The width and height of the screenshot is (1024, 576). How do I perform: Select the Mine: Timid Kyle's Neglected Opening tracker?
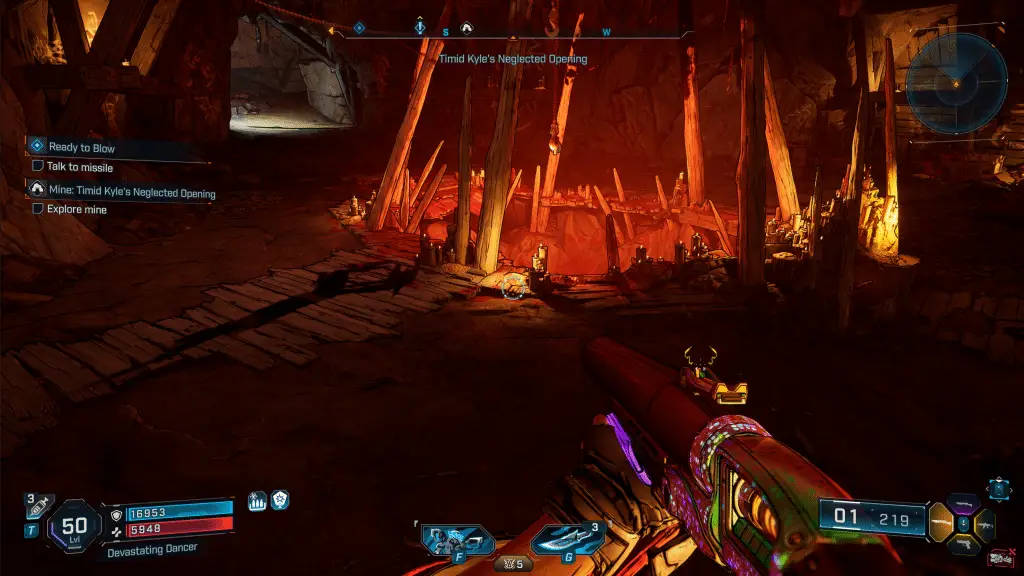(131, 193)
